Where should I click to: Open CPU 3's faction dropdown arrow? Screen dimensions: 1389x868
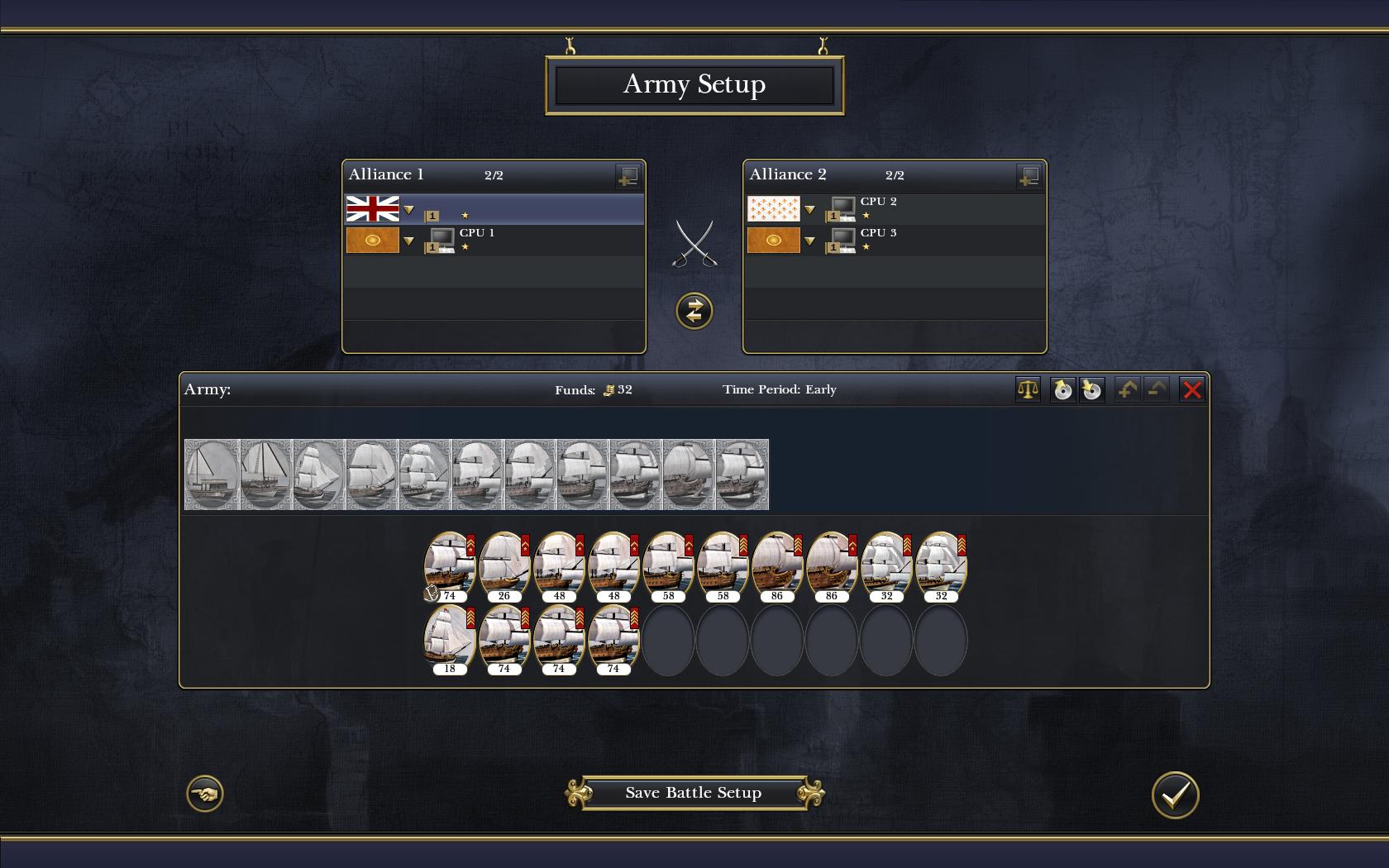pyautogui.click(x=809, y=241)
